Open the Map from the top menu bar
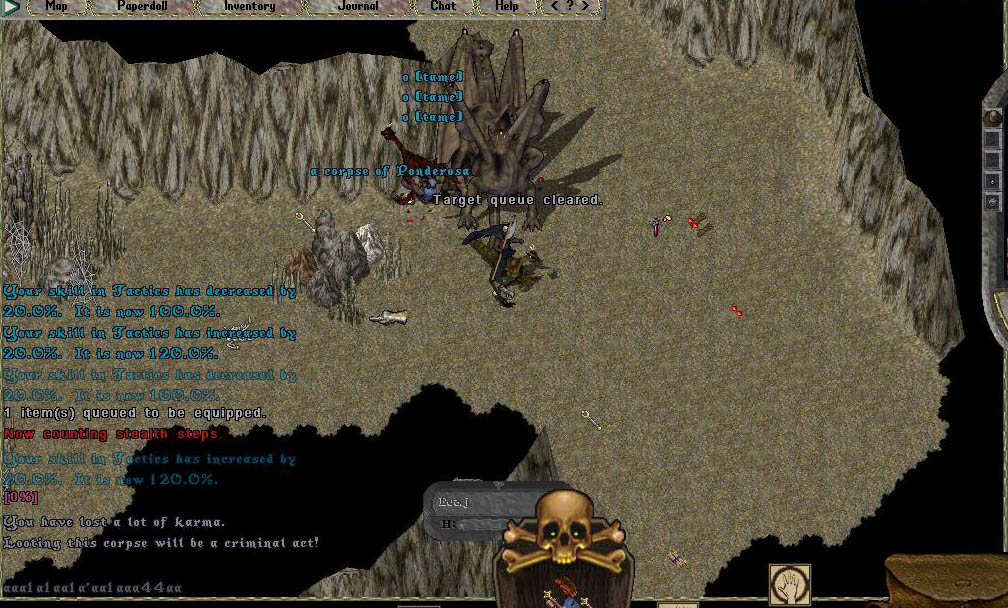 click(x=57, y=6)
